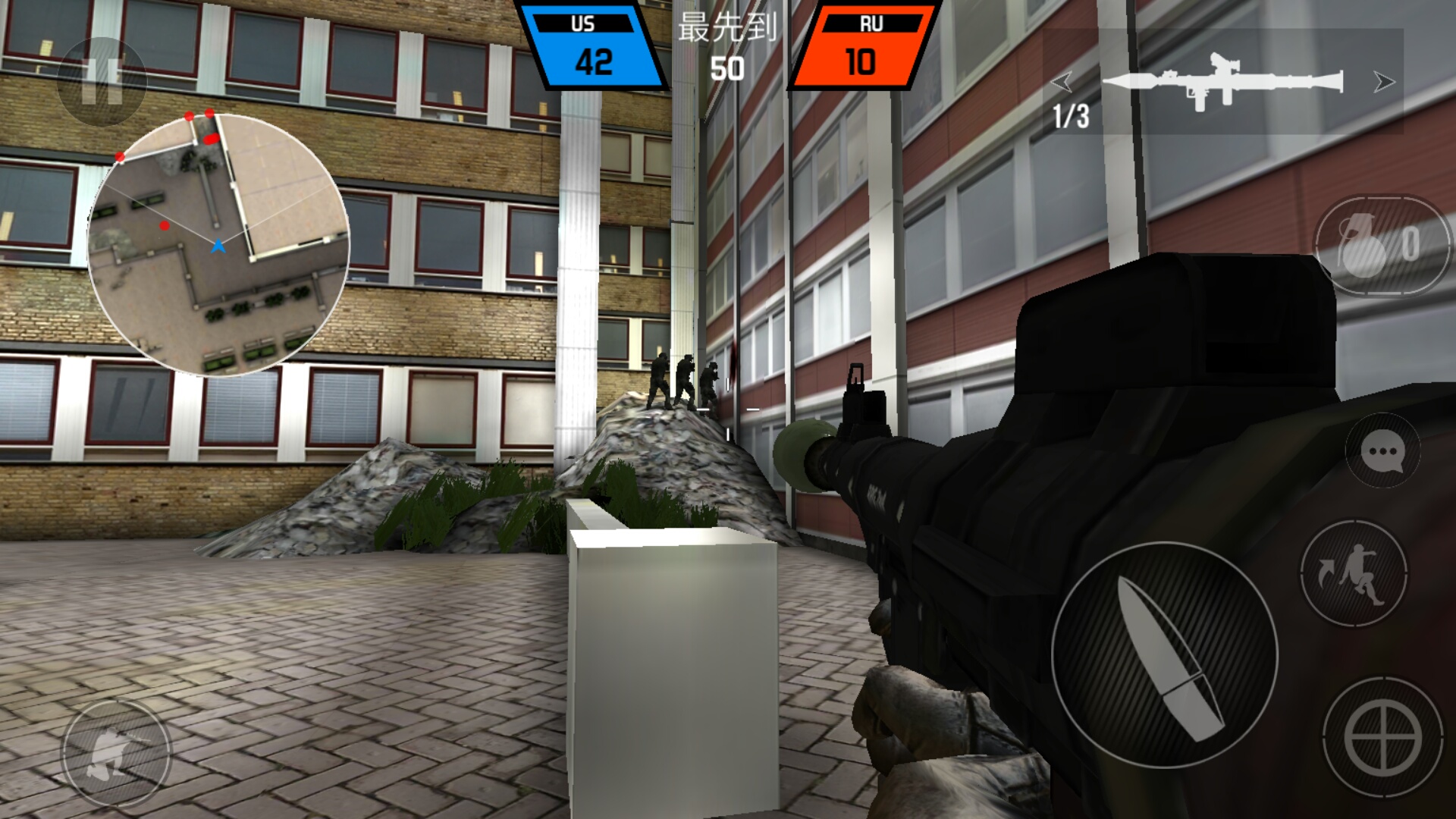Select the grenade throw icon

(1361, 244)
